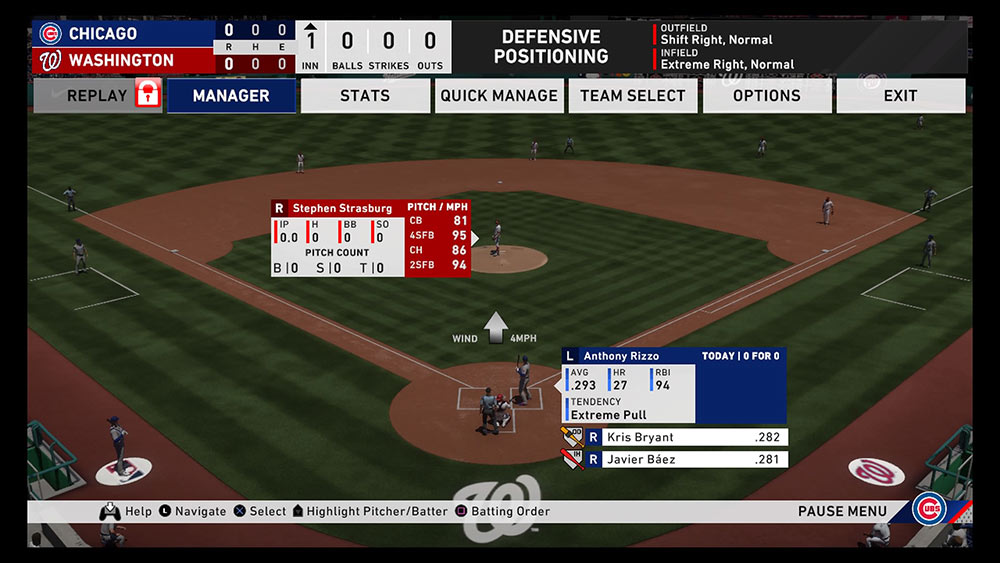The width and height of the screenshot is (1000, 563).
Task: Click the Exit button
Action: [900, 96]
